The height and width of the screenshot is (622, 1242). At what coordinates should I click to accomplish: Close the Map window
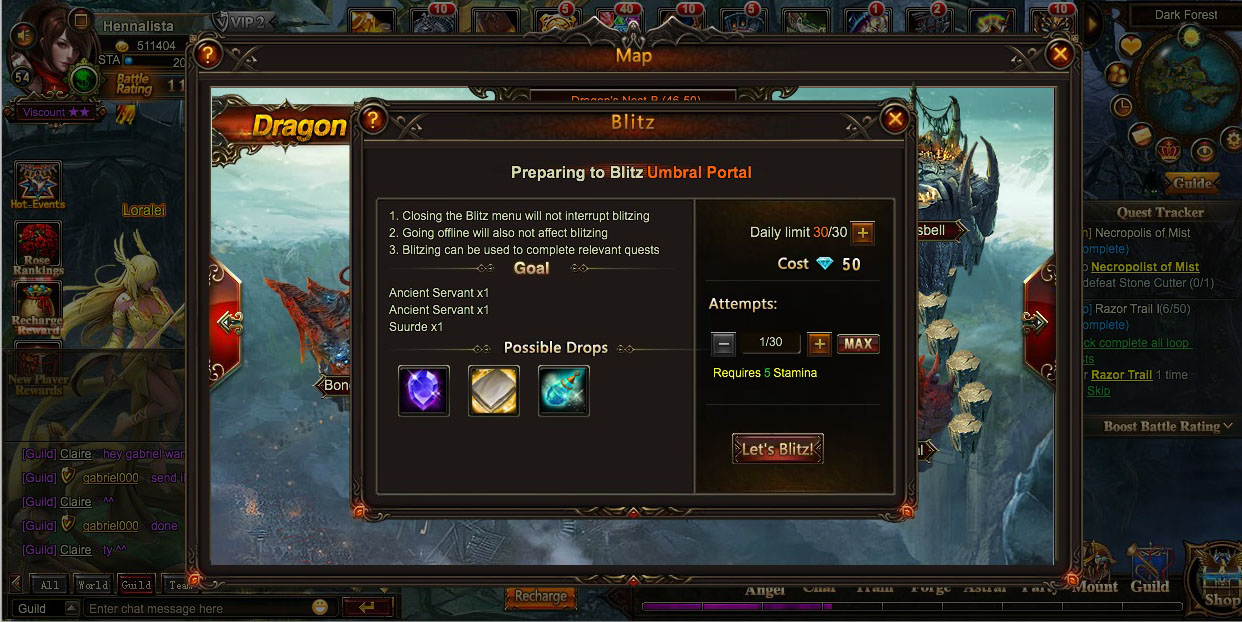(1059, 54)
